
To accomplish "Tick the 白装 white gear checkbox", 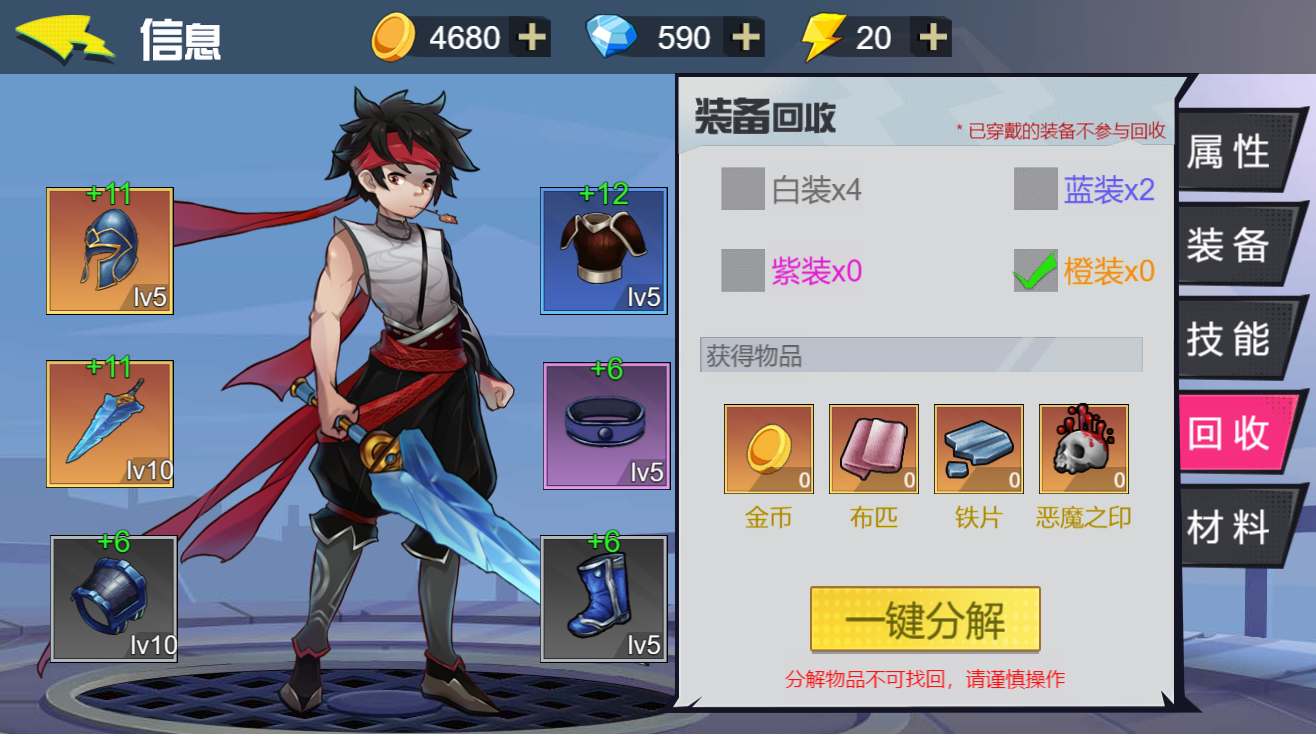I will (x=743, y=189).
